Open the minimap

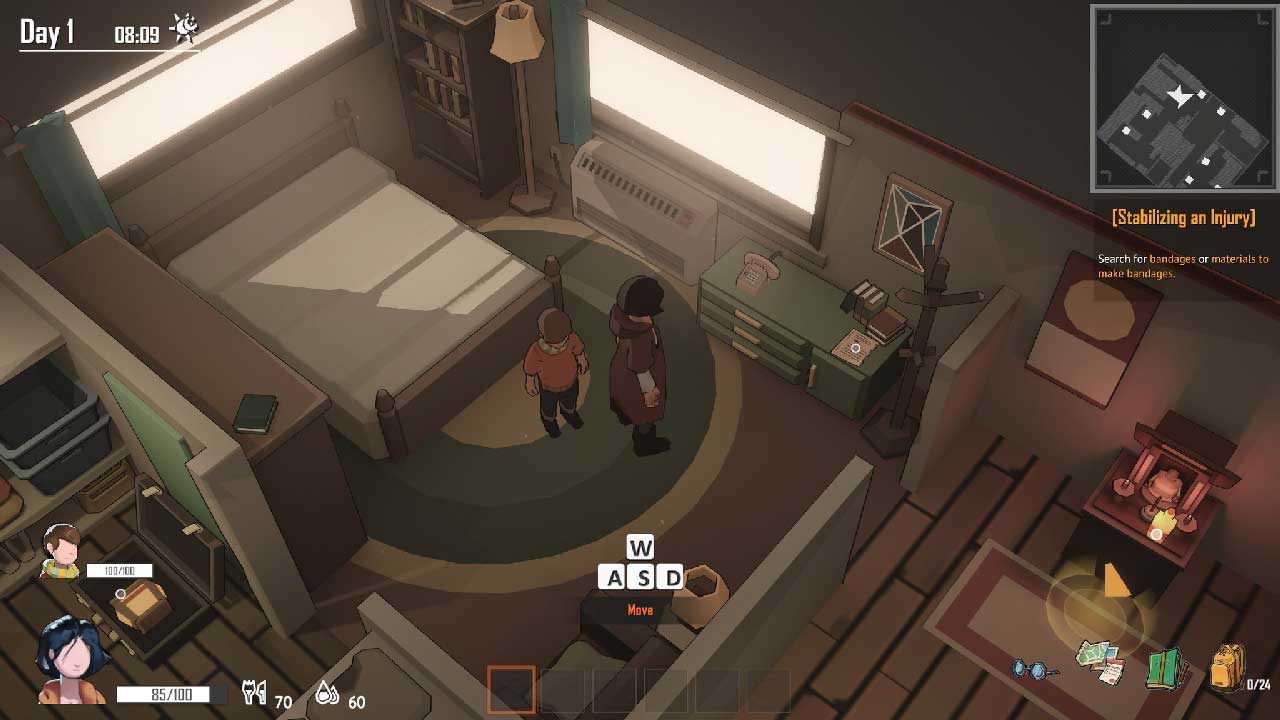(x=1183, y=97)
